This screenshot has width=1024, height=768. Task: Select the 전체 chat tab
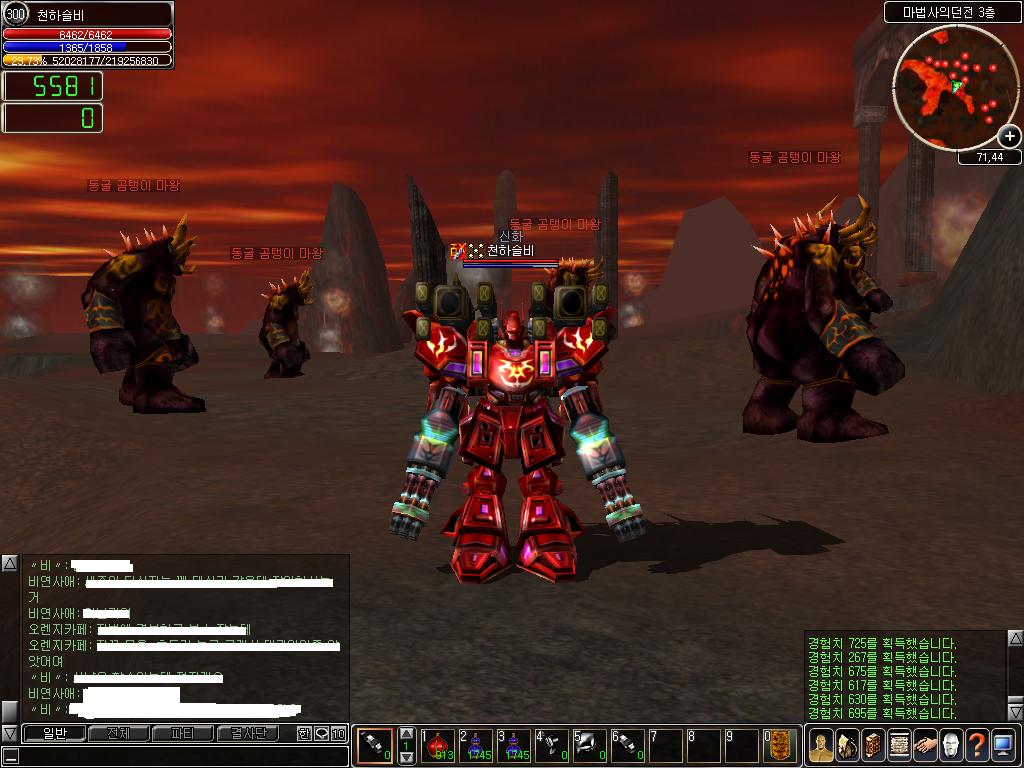point(118,733)
